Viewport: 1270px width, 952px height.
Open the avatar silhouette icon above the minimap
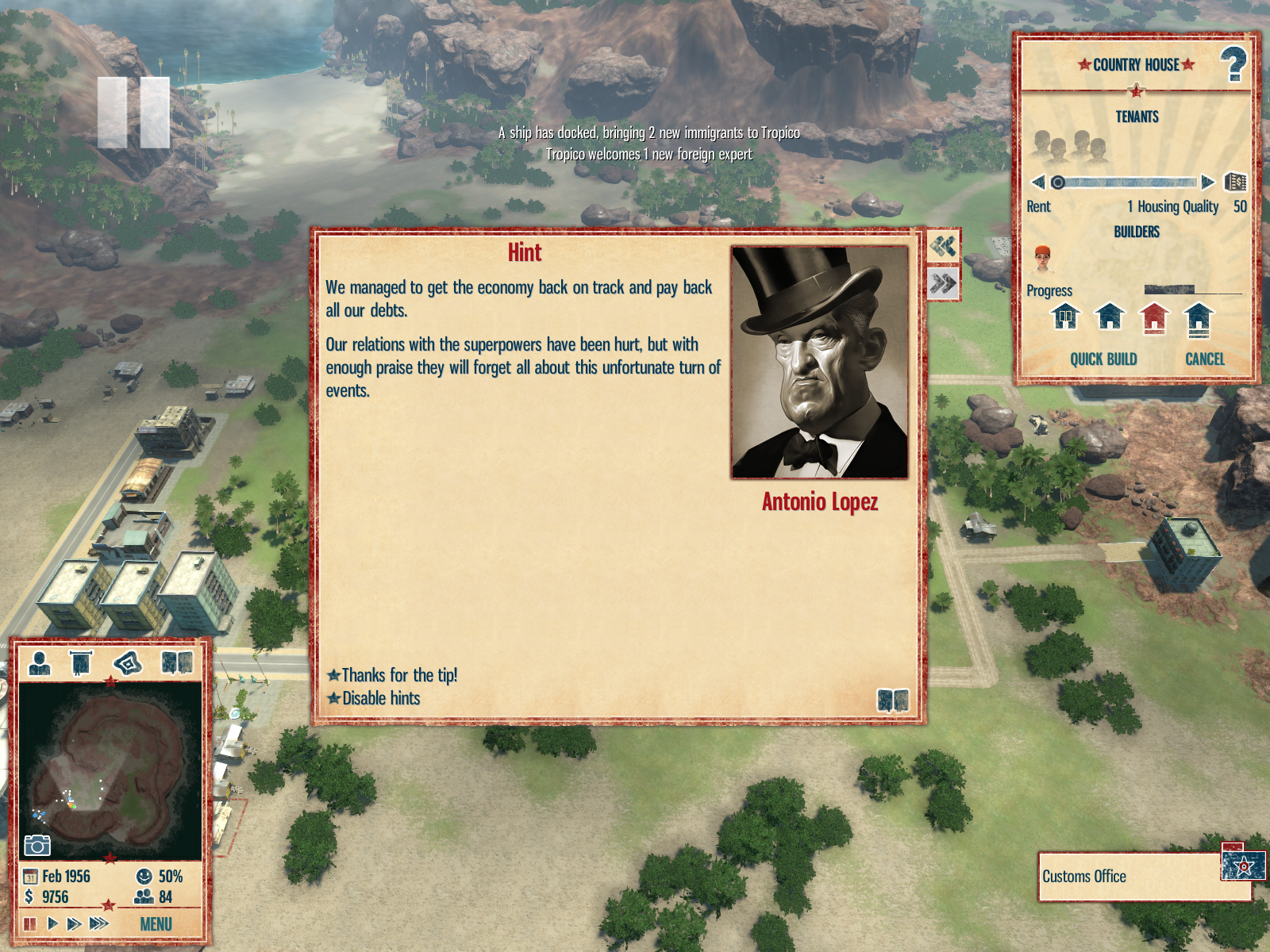click(x=39, y=662)
